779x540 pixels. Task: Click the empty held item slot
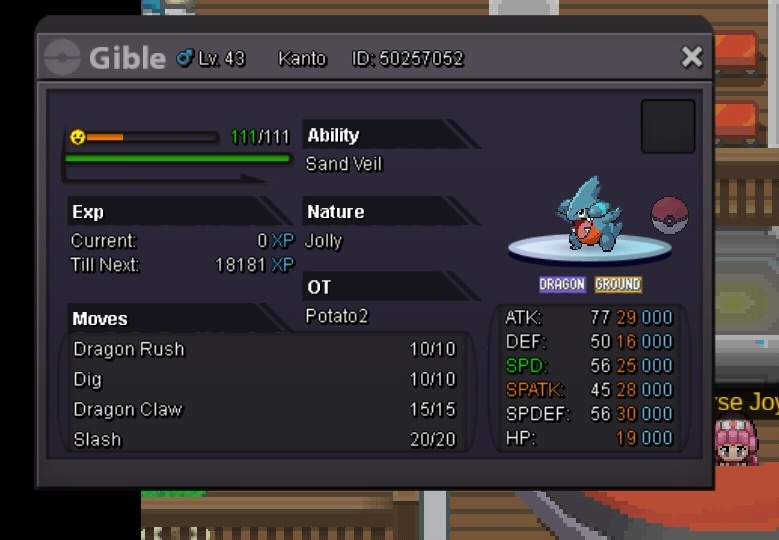coord(667,126)
